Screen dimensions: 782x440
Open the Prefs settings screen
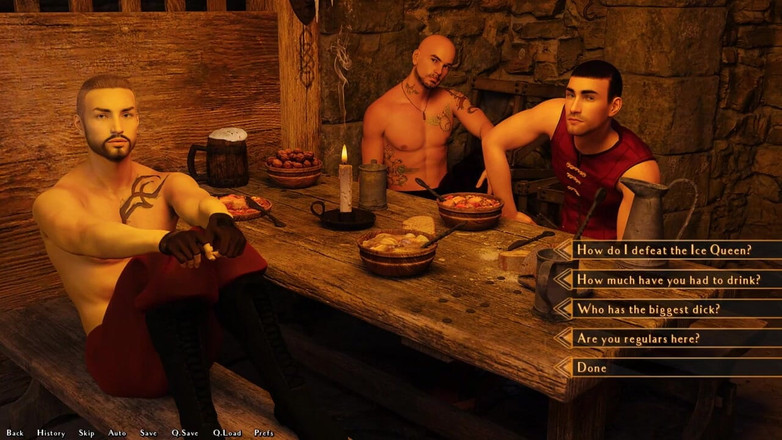[264, 433]
